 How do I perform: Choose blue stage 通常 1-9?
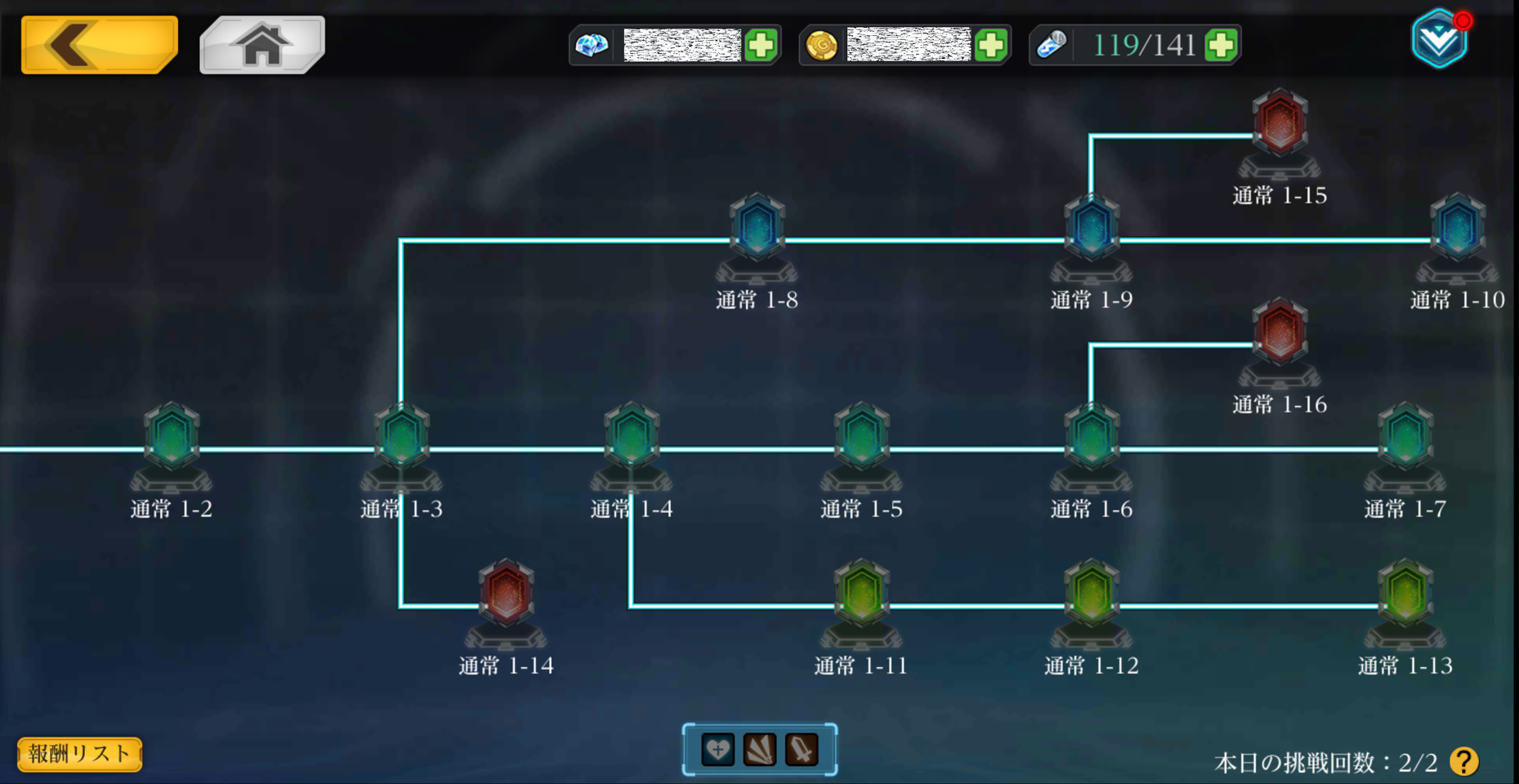1091,228
